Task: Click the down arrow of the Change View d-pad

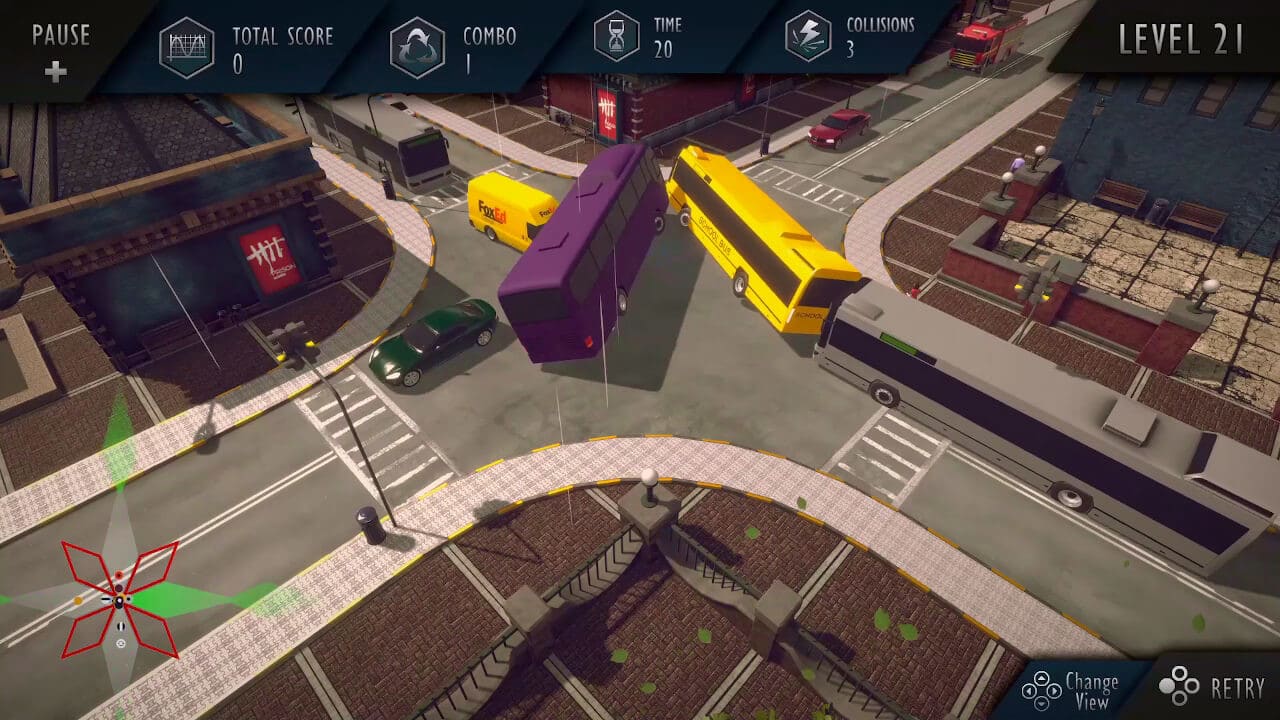Action: point(1041,702)
